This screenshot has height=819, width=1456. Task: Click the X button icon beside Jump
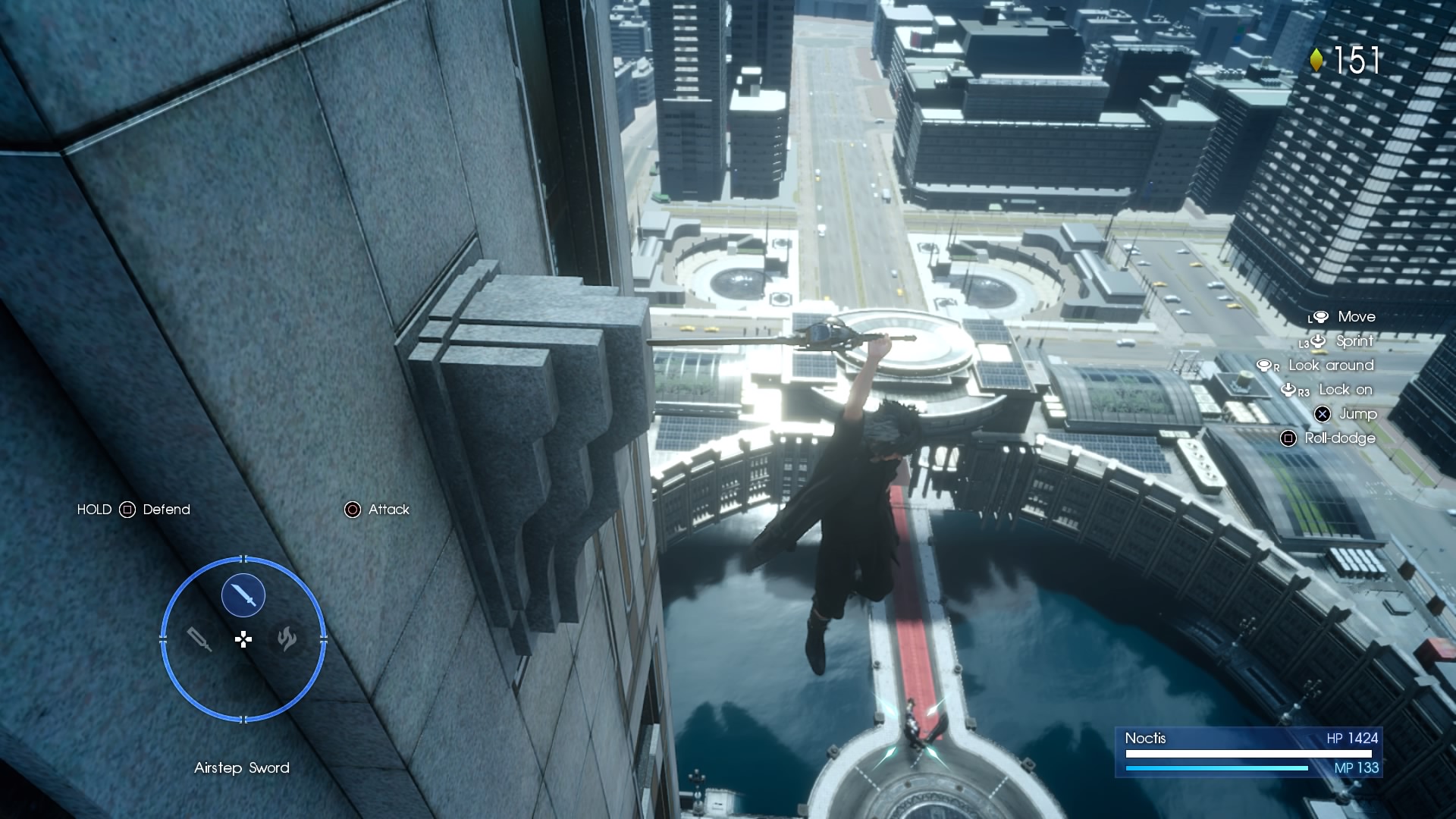tap(1323, 414)
